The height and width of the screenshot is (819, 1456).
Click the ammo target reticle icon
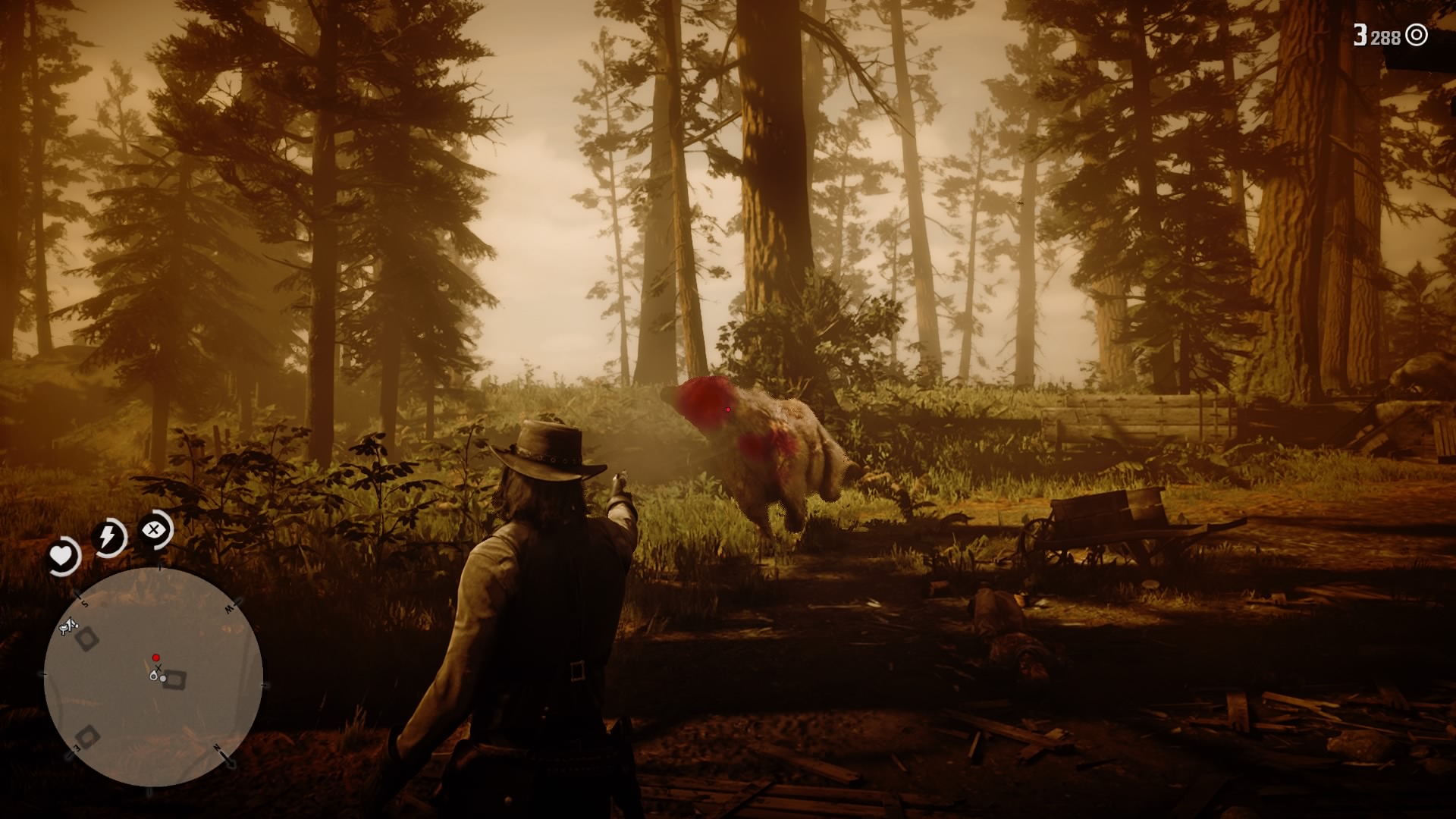tap(1416, 35)
